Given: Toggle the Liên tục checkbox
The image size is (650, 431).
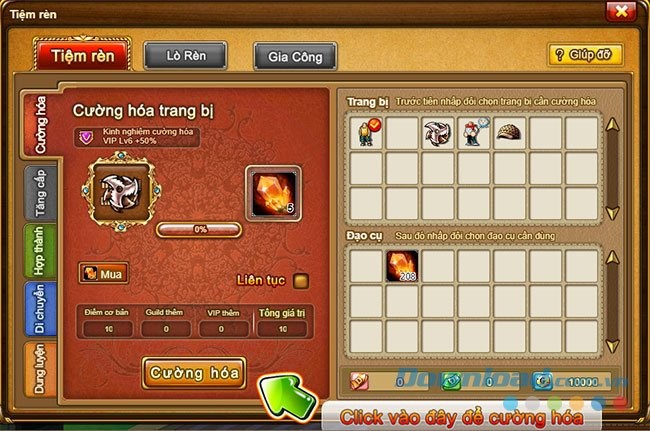Looking at the screenshot, I should point(301,280).
